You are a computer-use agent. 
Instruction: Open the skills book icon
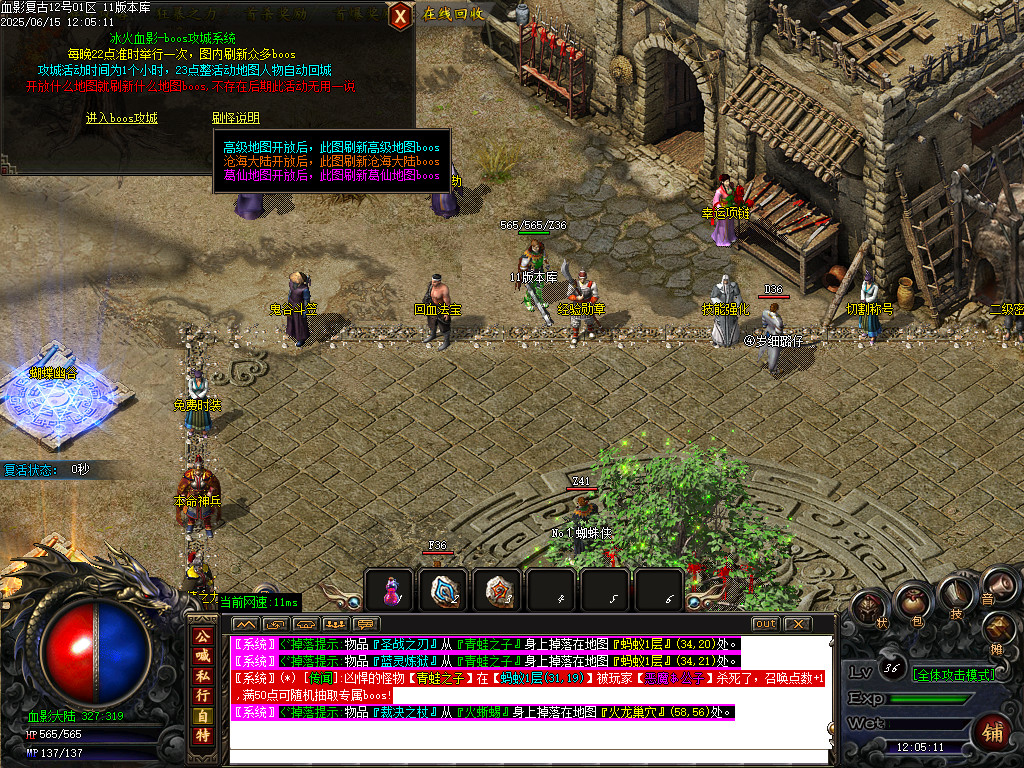point(955,596)
